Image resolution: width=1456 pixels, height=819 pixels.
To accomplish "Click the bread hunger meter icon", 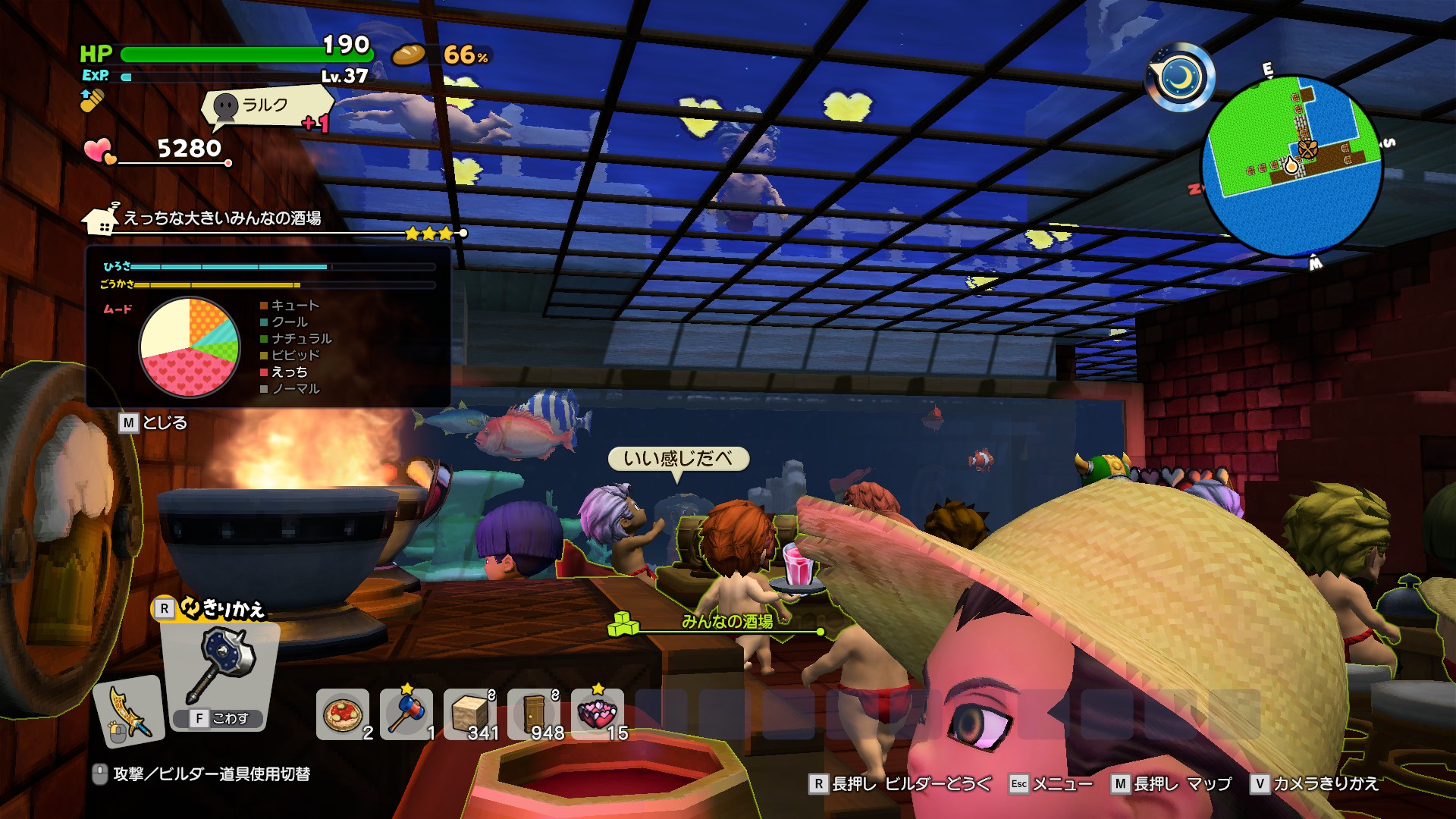I will point(409,55).
